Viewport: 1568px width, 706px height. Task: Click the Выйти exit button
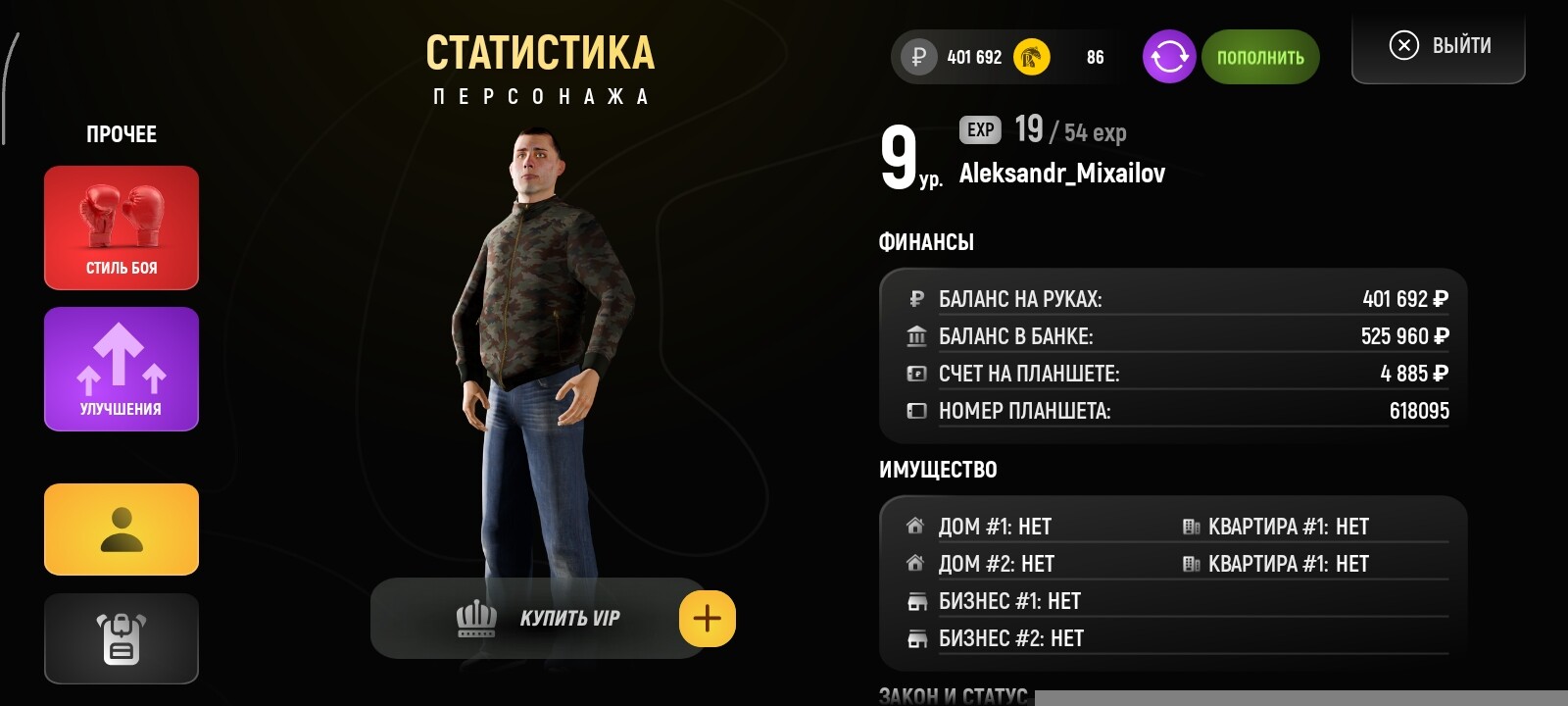1437,44
